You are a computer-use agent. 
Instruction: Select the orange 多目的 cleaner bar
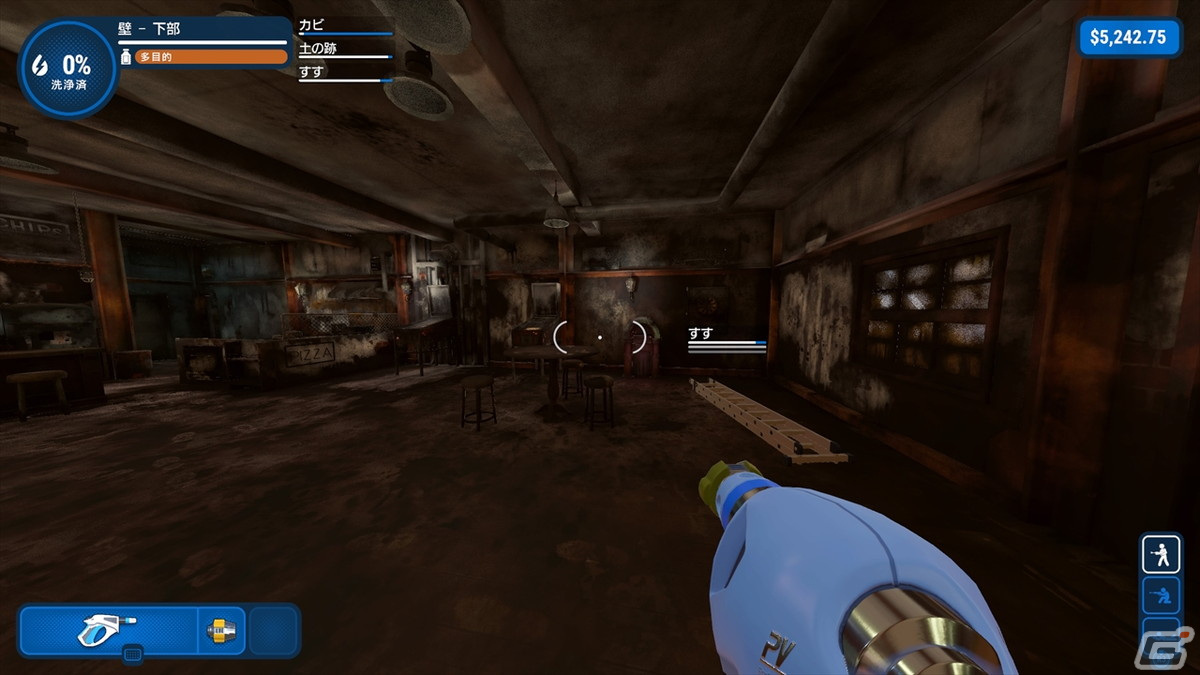pyautogui.click(x=211, y=57)
